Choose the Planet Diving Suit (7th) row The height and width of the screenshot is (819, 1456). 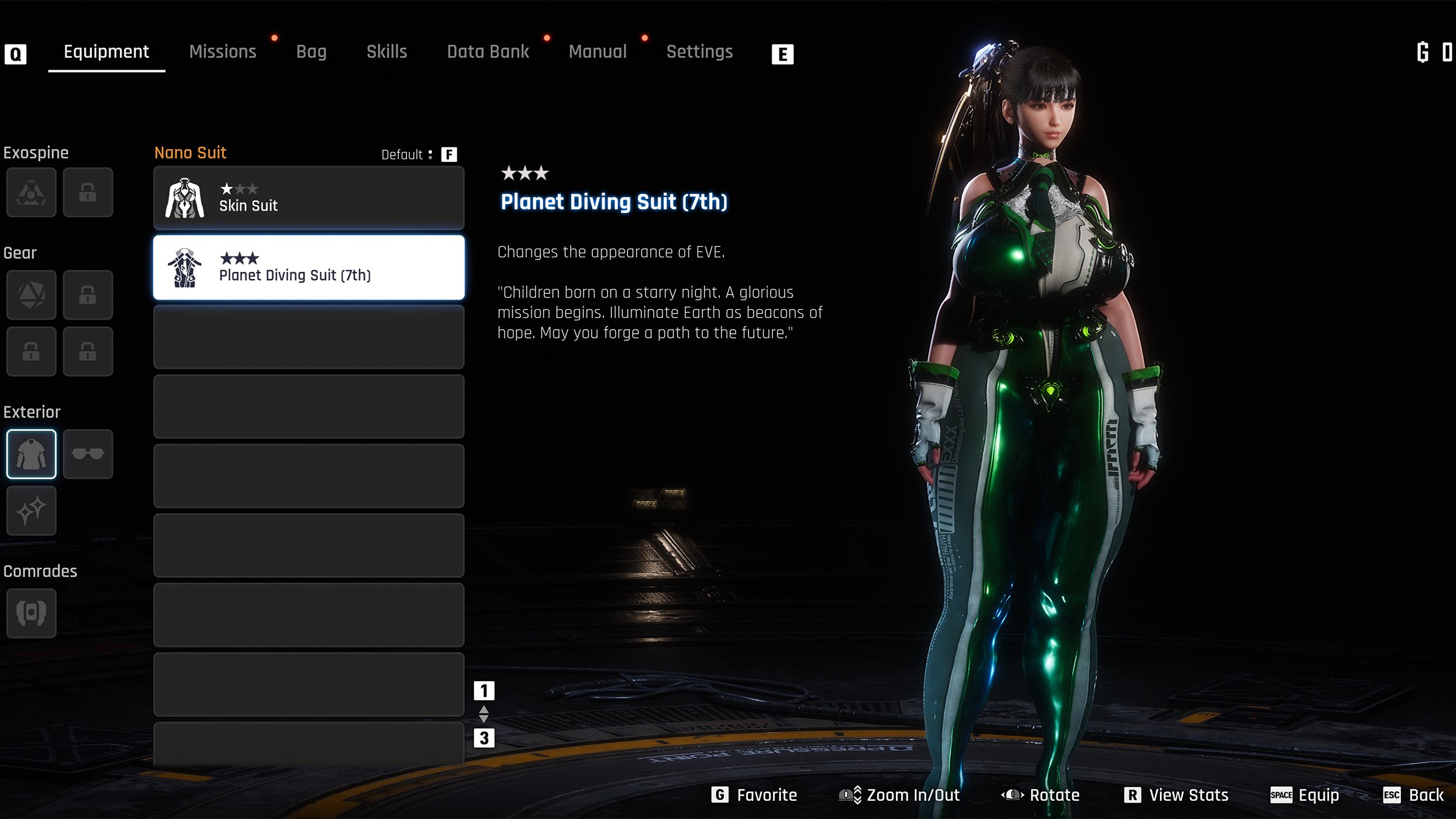309,268
